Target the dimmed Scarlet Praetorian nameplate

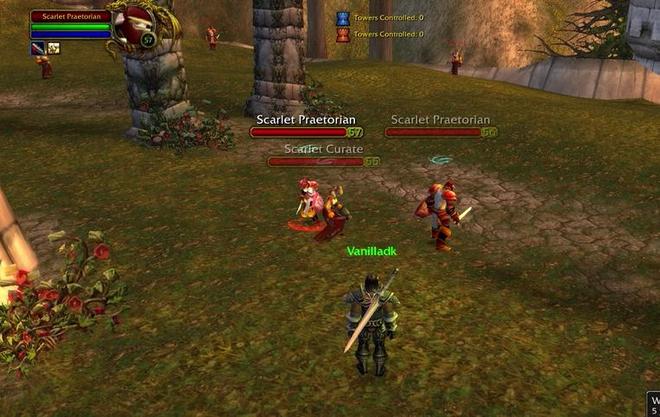[x=440, y=132]
